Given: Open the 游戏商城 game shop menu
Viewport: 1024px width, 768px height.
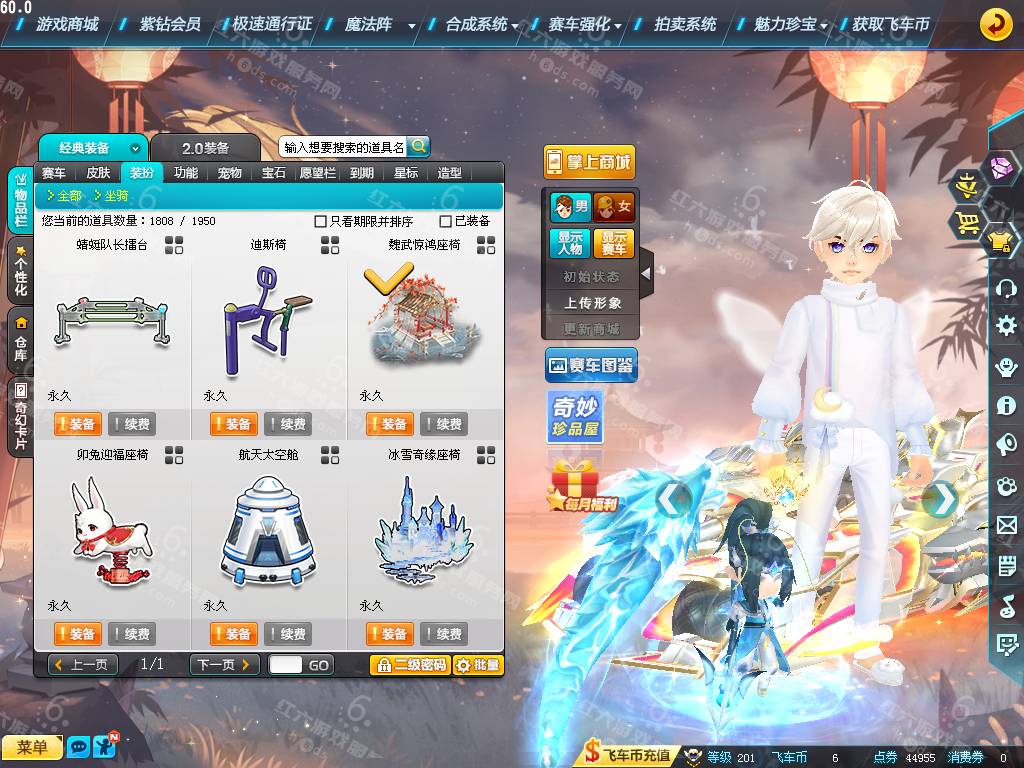Looking at the screenshot, I should pyautogui.click(x=67, y=24).
